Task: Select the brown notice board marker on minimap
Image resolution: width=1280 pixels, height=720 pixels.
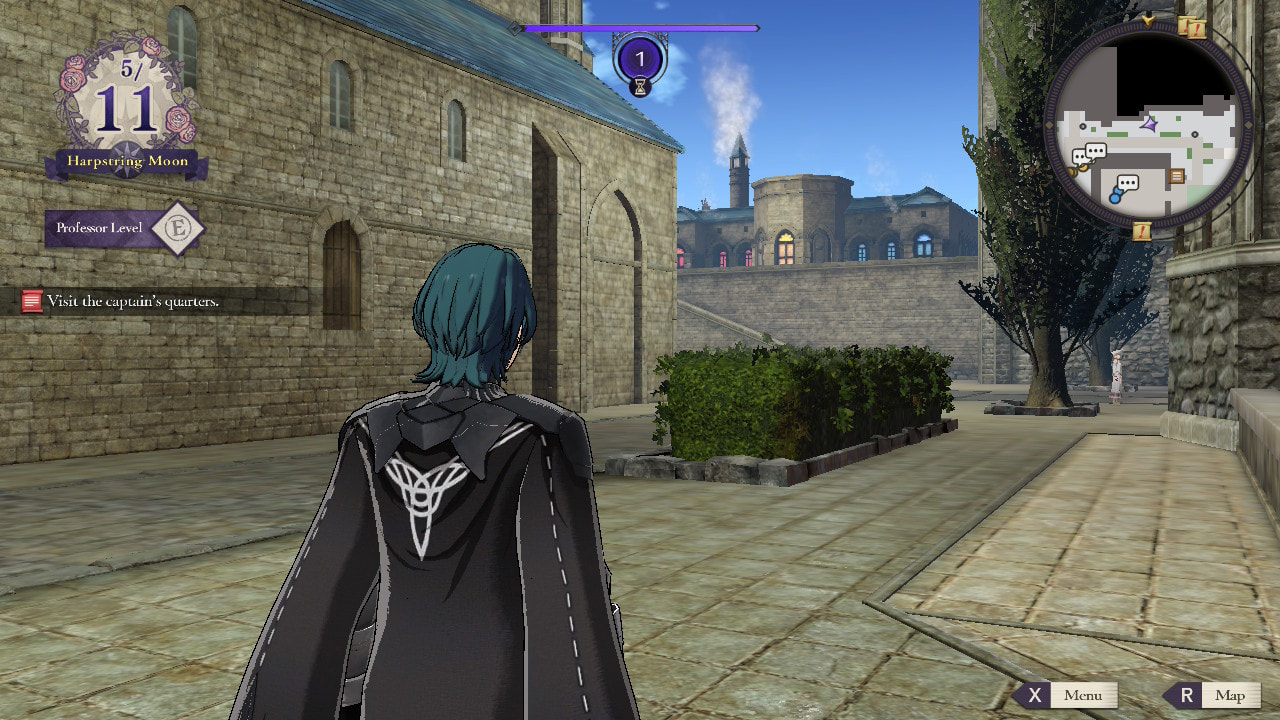Action: click(1177, 176)
